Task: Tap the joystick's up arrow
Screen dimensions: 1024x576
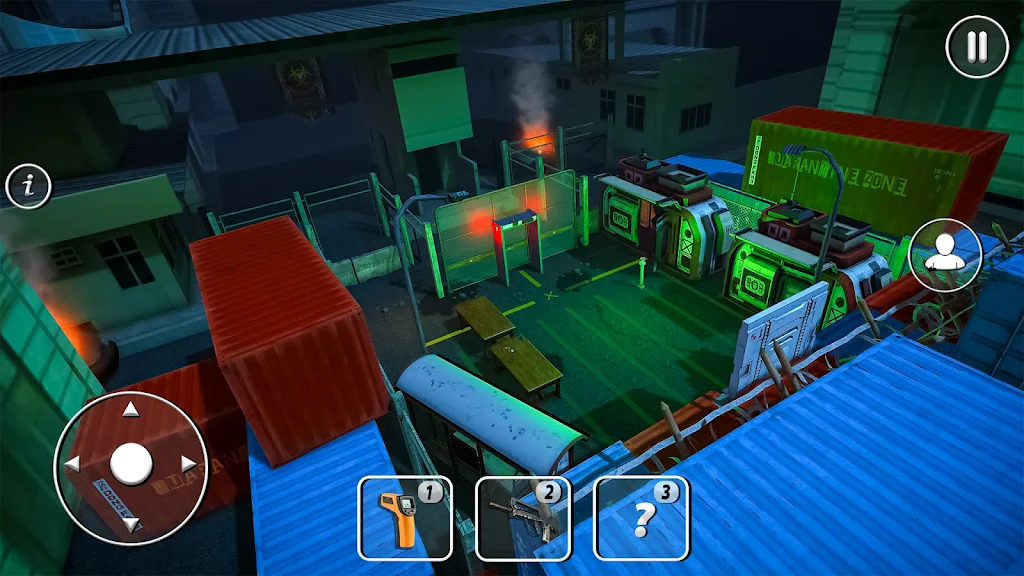Action: [x=130, y=409]
